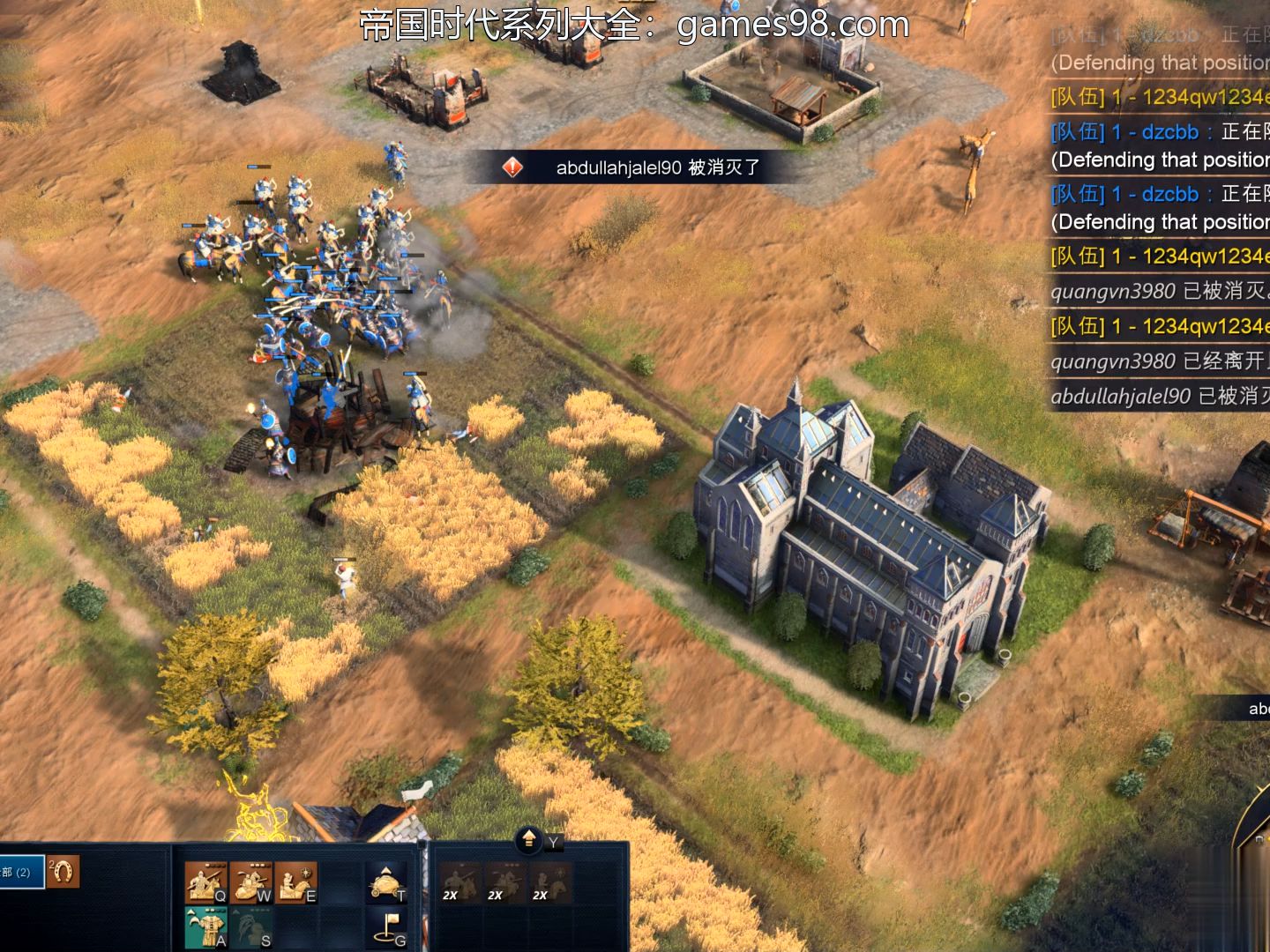Train the mounted scout unit
Viewport: 1270px width, 952px height.
(x=295, y=881)
